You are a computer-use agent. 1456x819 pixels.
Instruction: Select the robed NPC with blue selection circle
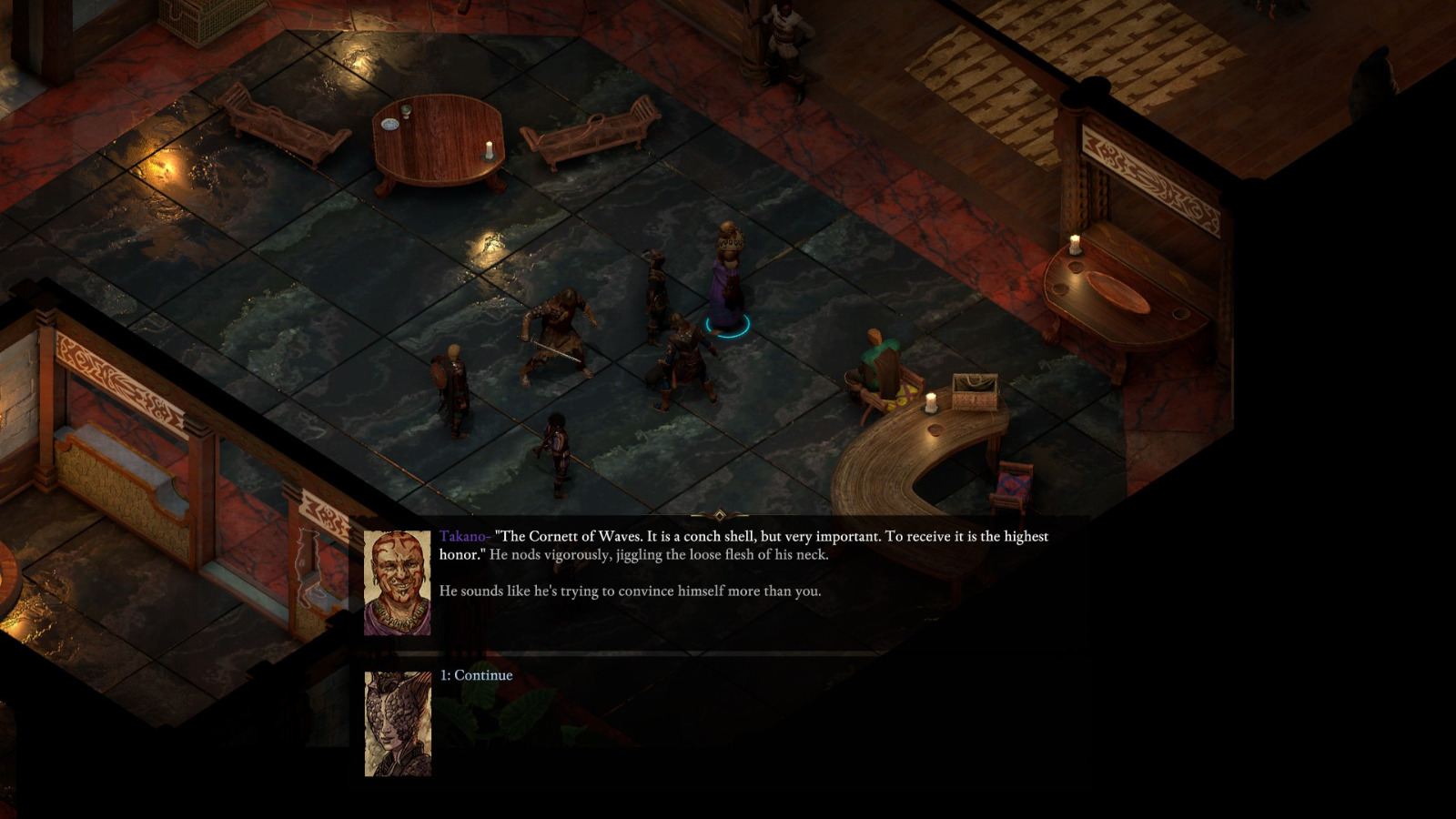pyautogui.click(x=728, y=282)
